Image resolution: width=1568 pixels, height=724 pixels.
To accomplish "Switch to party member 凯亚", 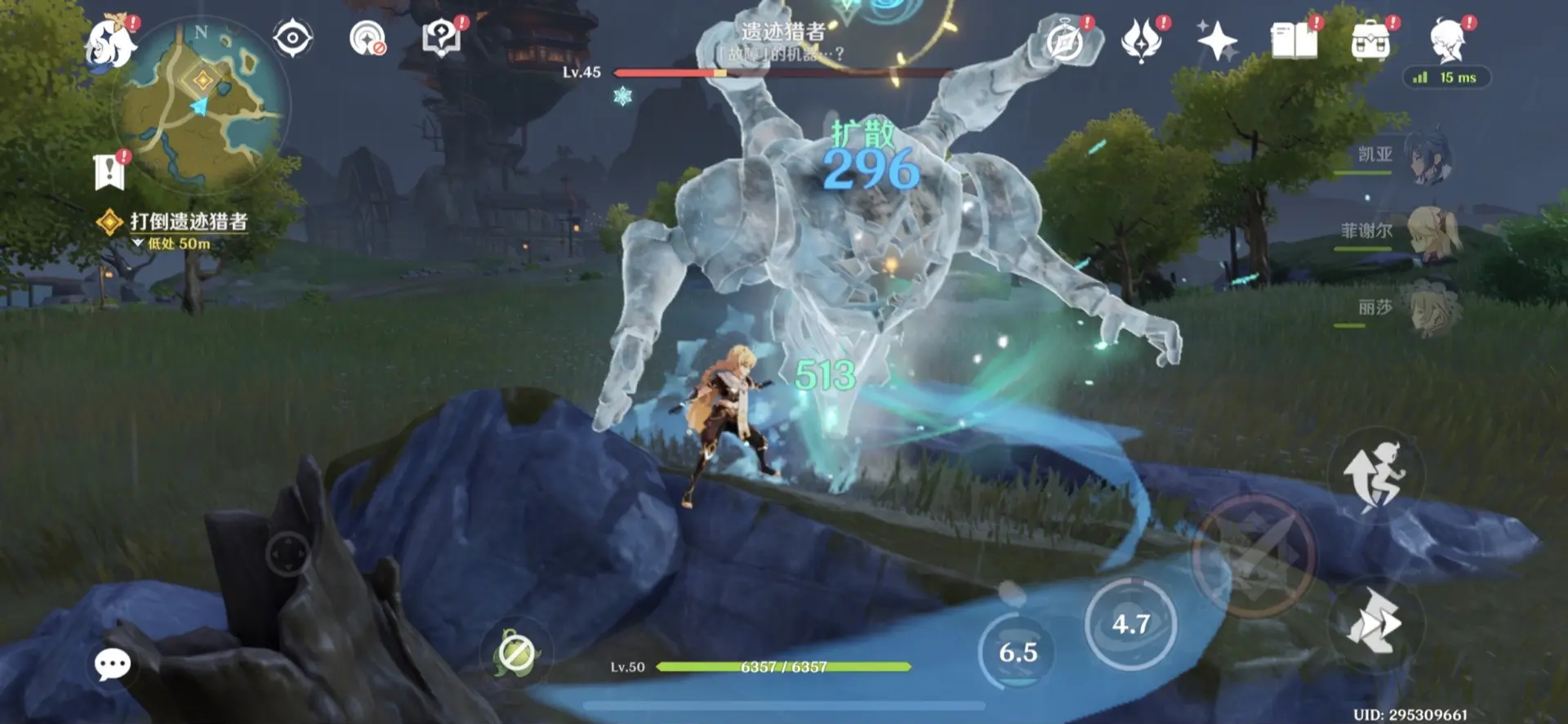I will pos(1428,155).
